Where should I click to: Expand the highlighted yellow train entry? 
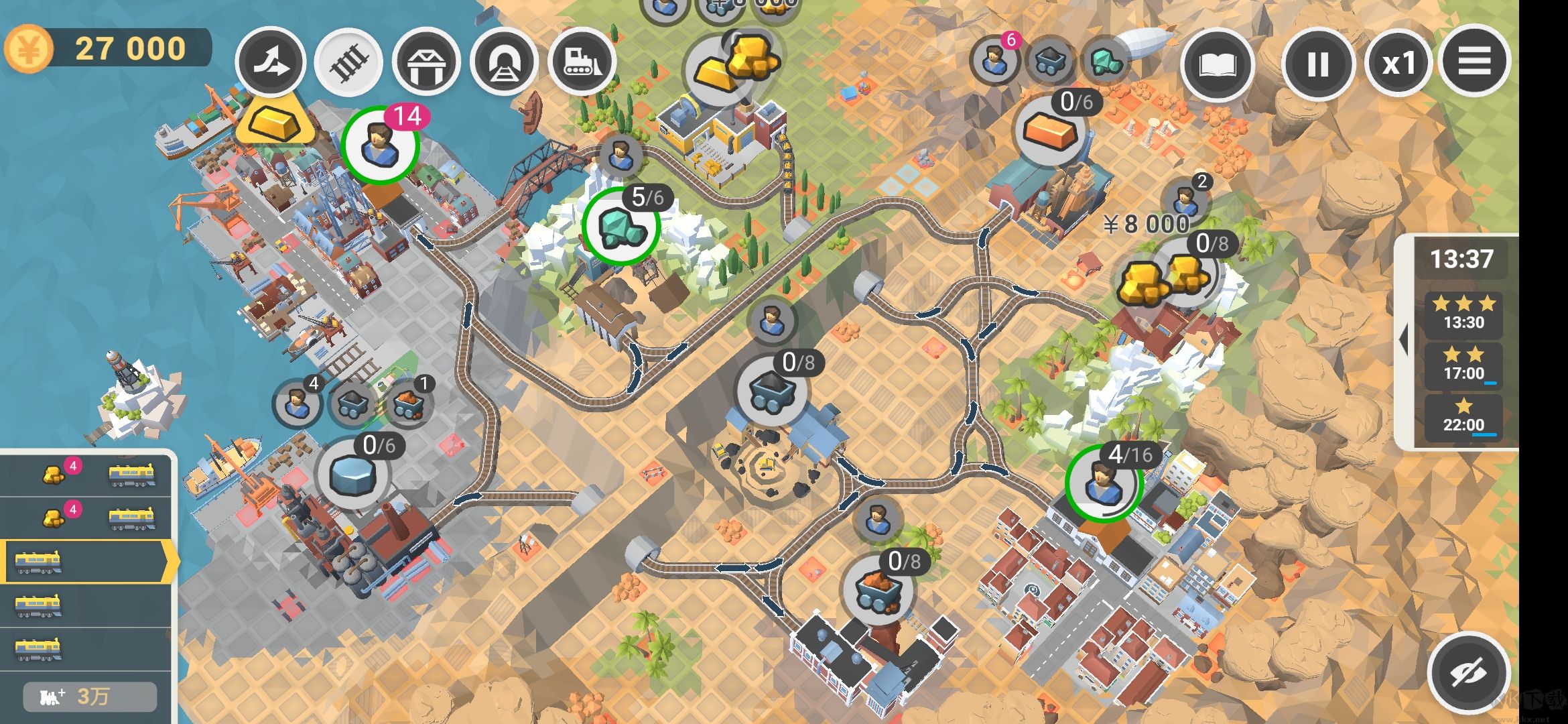click(87, 562)
